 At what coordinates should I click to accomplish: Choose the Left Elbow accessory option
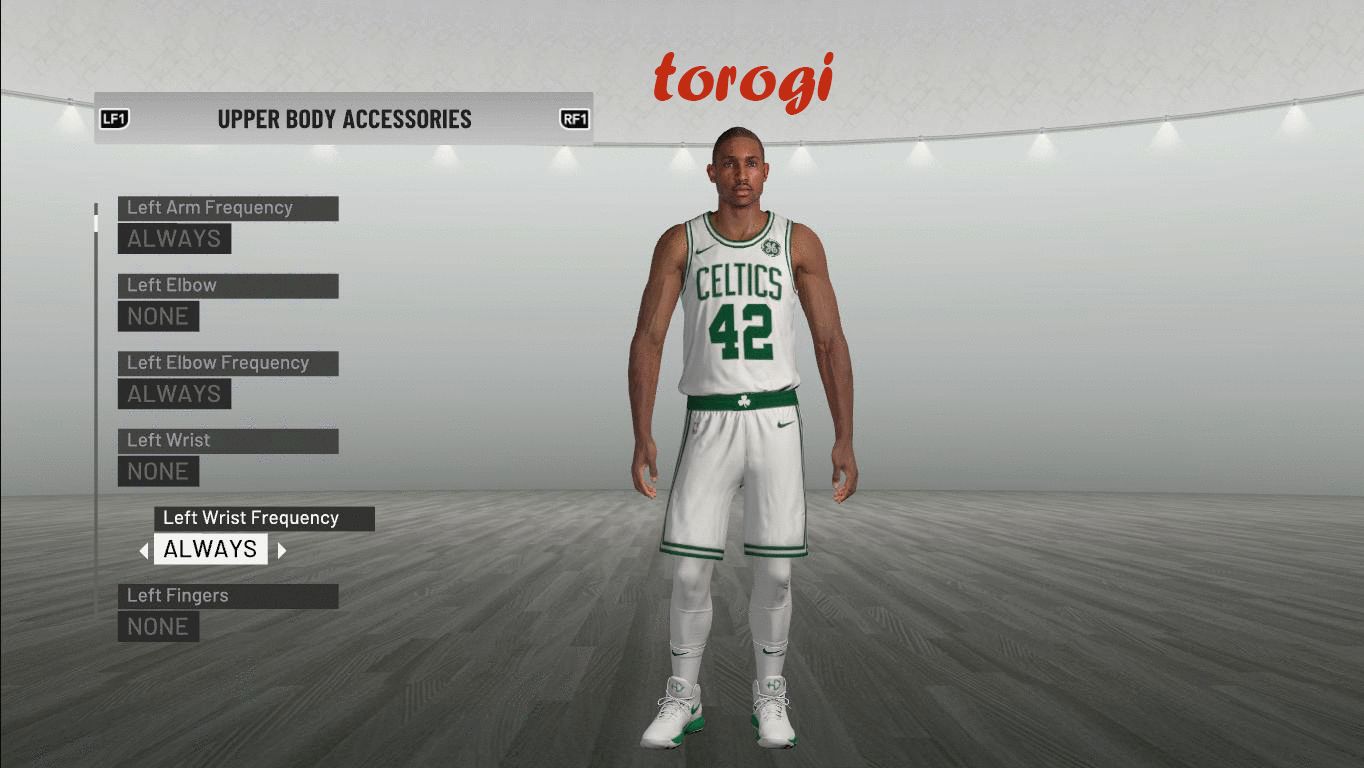coord(227,286)
